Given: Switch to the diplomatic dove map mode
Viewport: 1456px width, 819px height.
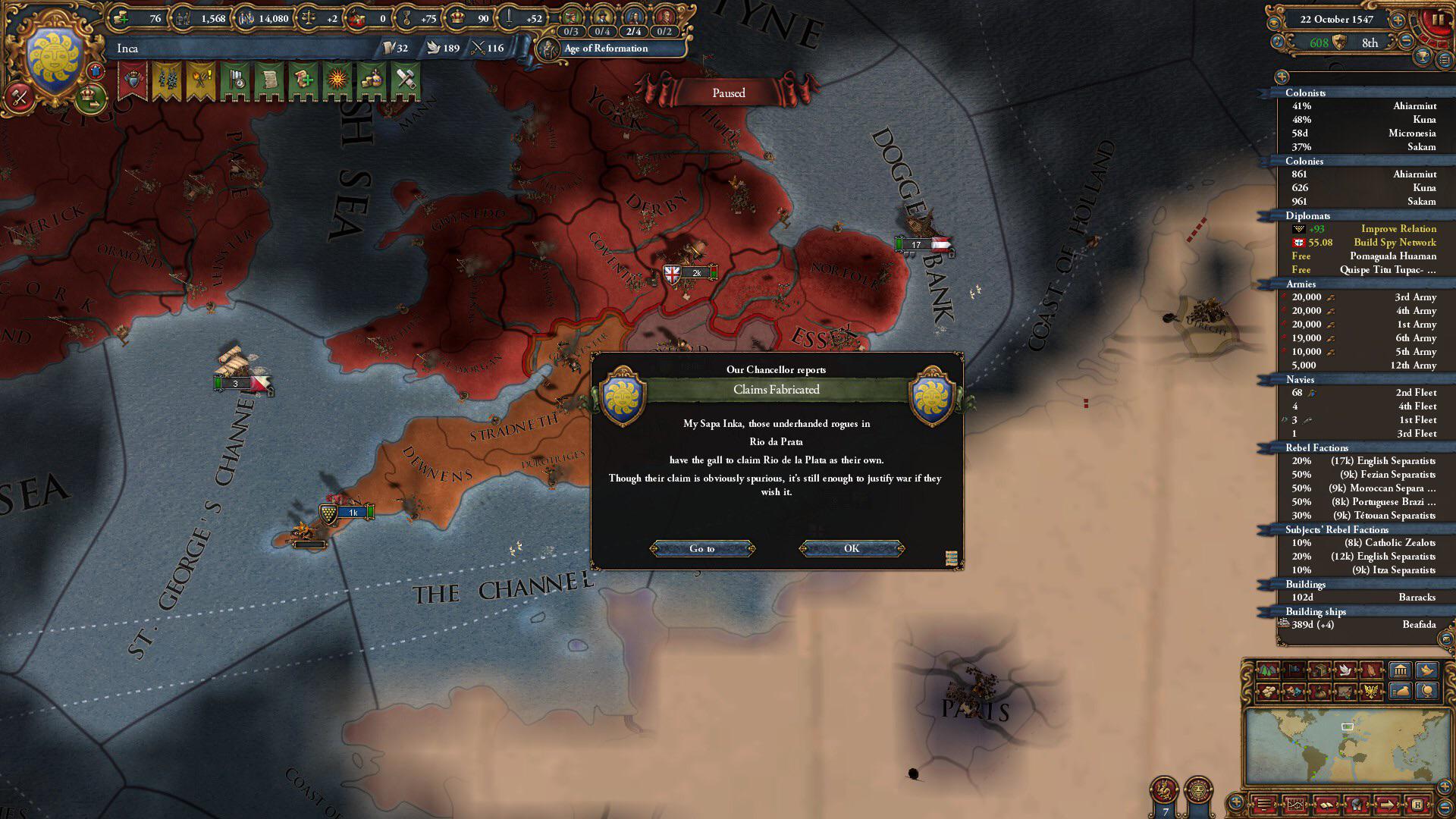Looking at the screenshot, I should point(1345,670).
